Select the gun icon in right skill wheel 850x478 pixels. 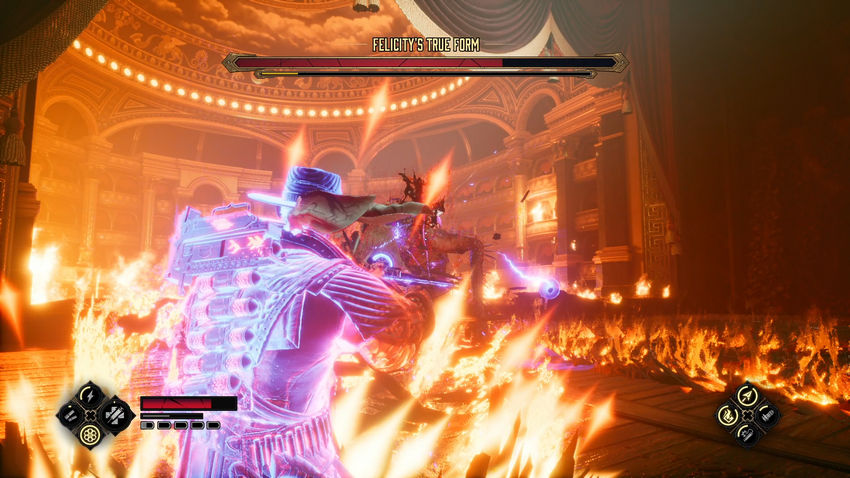pyautogui.click(x=766, y=414)
